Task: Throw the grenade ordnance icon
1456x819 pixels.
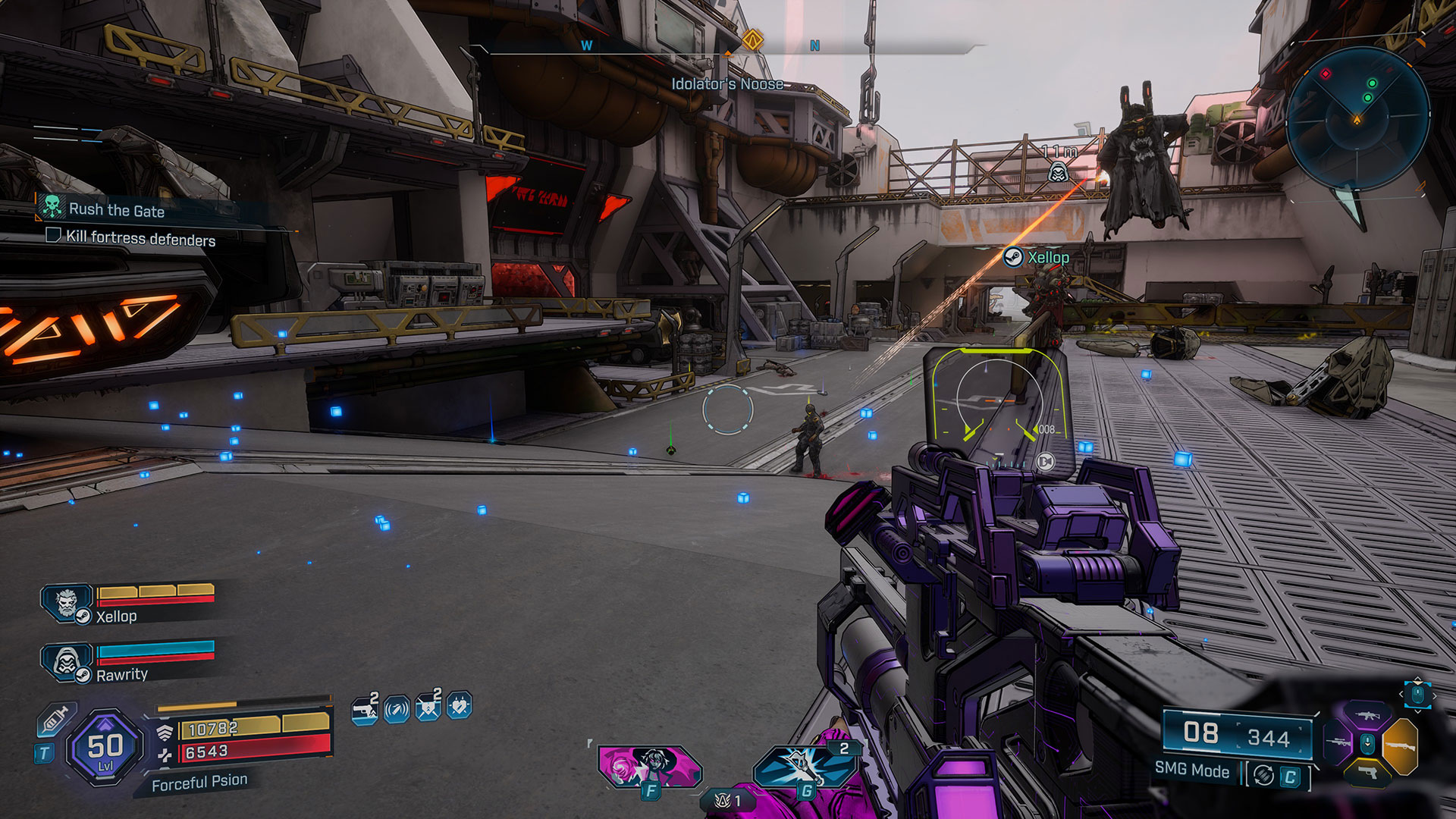Action: click(805, 766)
